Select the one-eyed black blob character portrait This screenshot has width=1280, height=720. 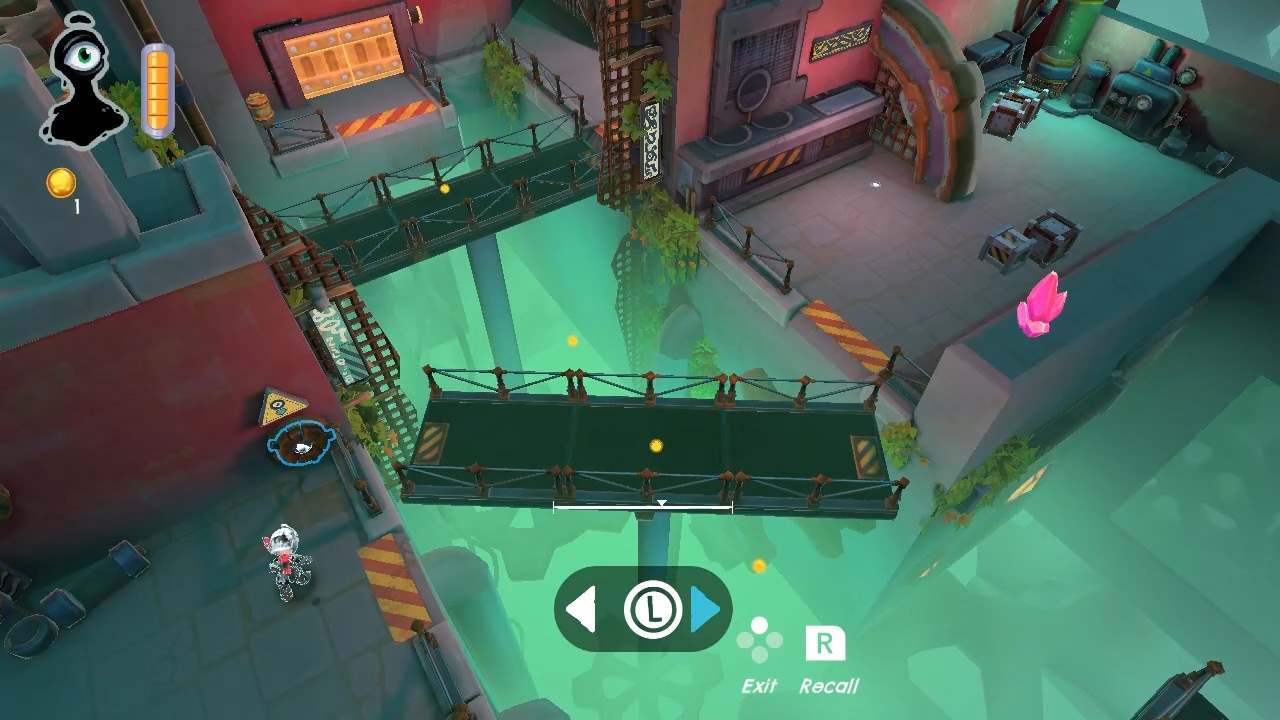pos(84,82)
